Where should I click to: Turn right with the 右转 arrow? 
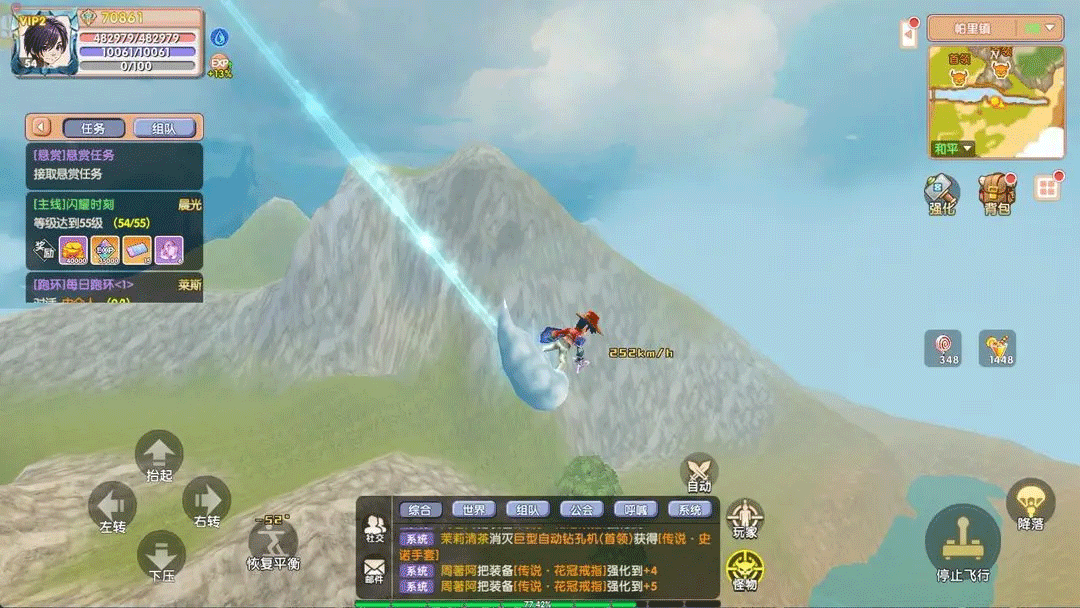click(206, 500)
